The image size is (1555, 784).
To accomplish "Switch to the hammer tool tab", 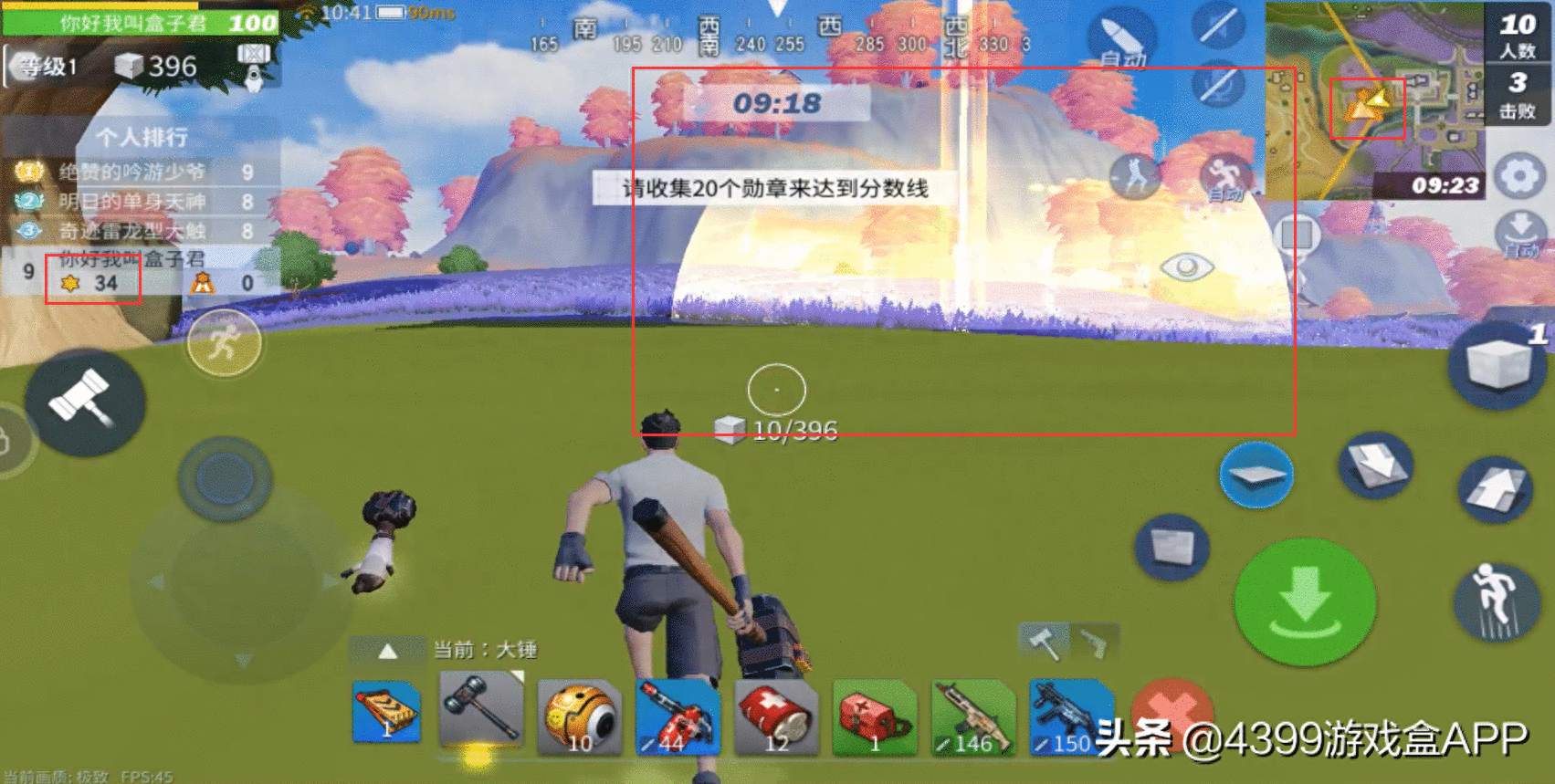I will coord(1042,643).
